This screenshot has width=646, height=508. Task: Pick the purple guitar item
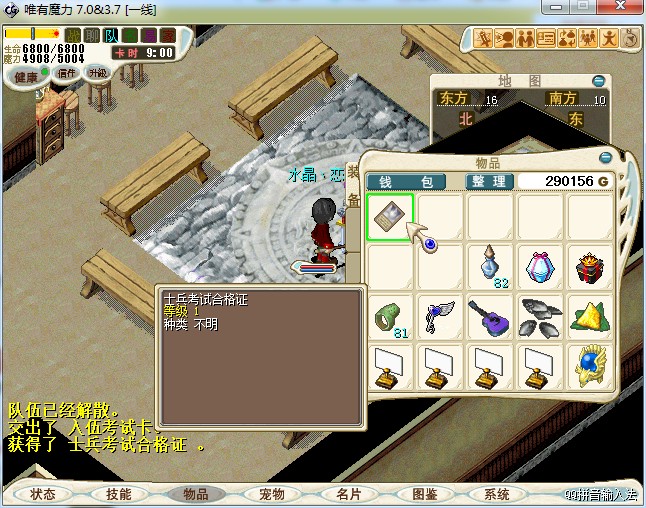click(x=490, y=317)
